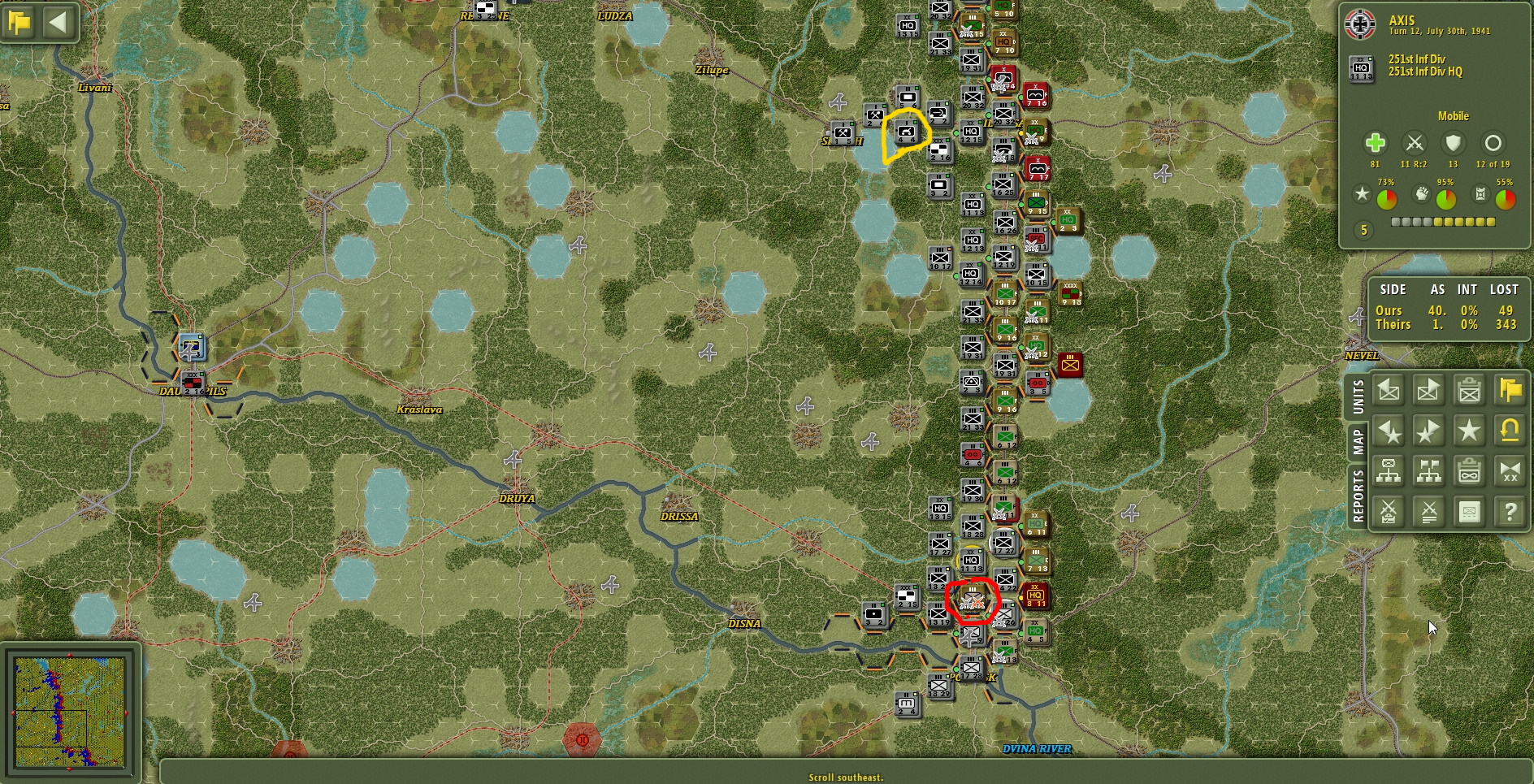1534x784 pixels.
Task: Click the dispatch message icon
Action: [1470, 511]
